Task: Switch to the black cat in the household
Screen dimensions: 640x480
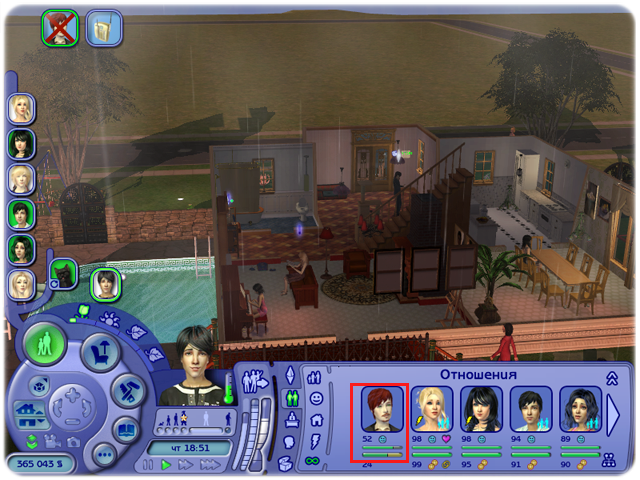Action: (64, 272)
